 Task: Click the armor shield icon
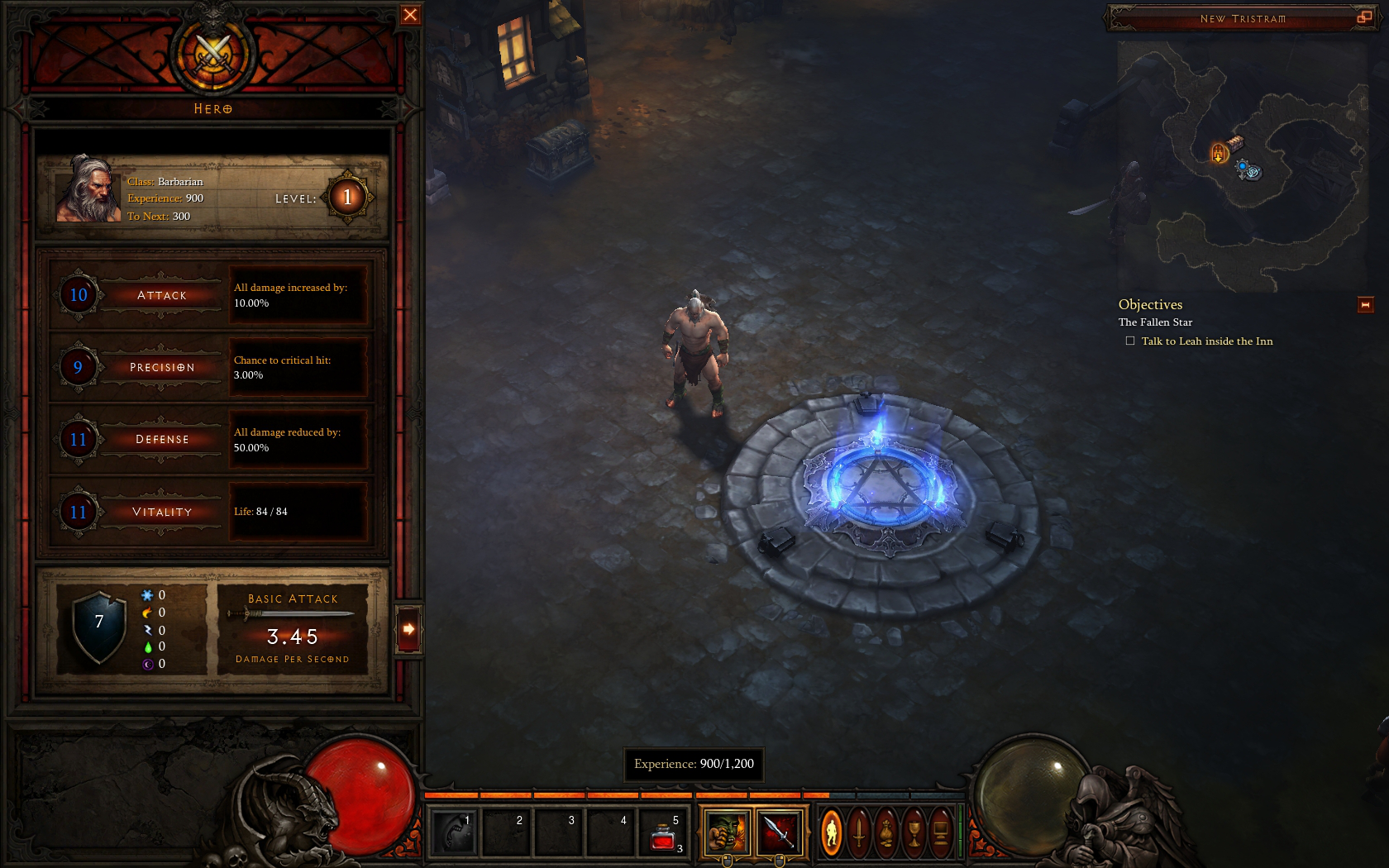click(x=99, y=626)
